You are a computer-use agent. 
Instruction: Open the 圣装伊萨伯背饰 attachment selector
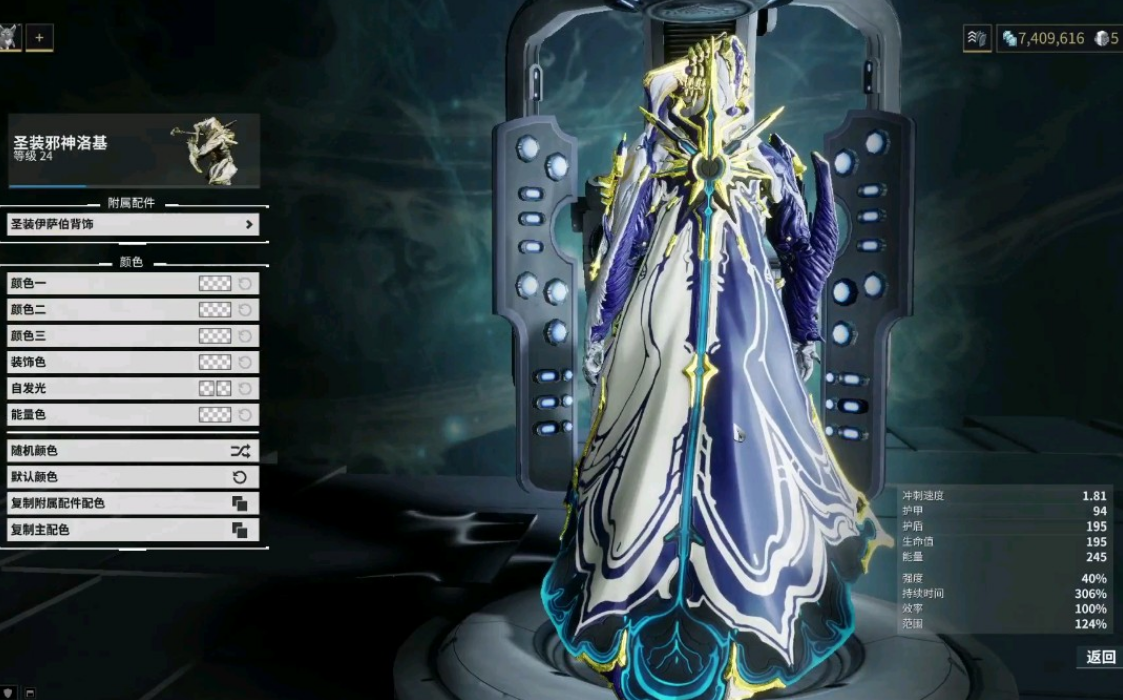tap(133, 225)
